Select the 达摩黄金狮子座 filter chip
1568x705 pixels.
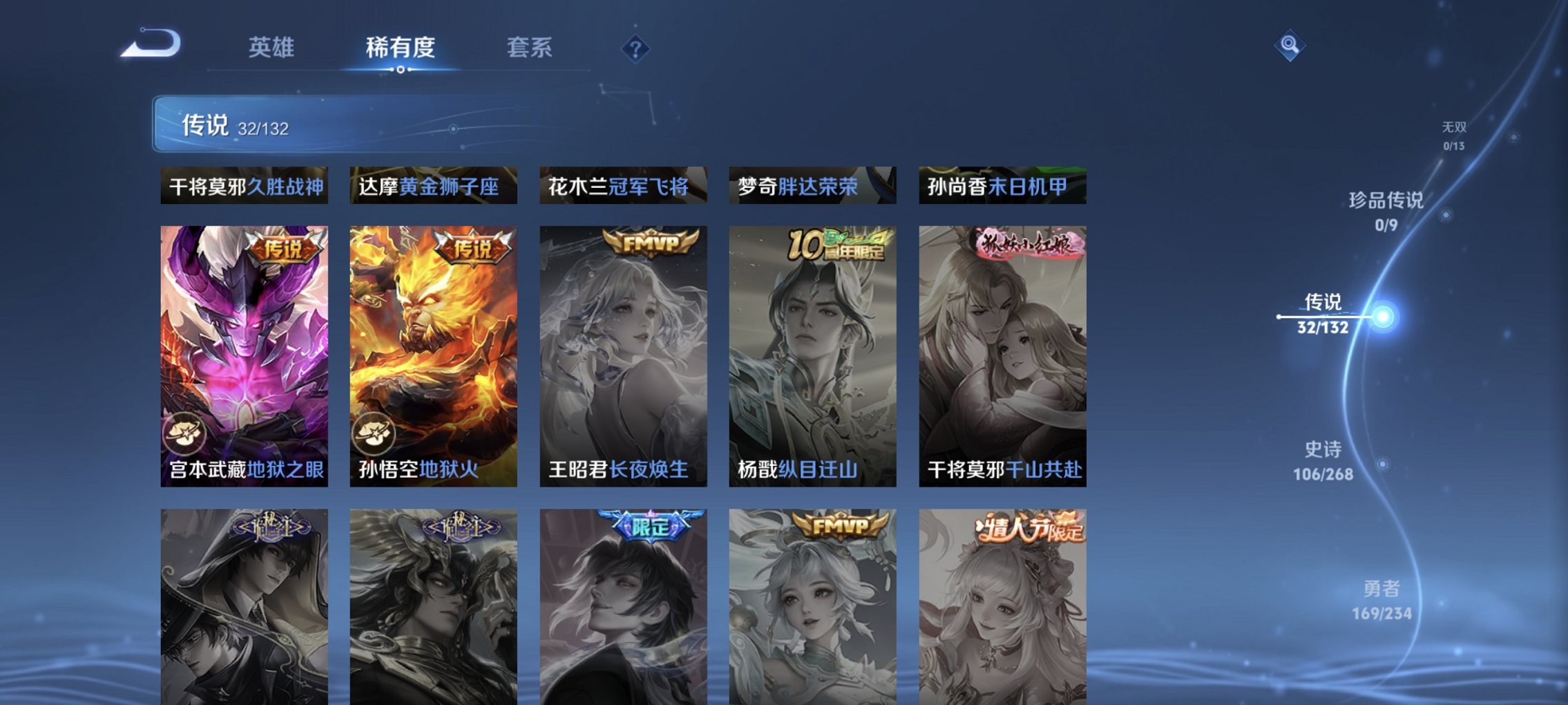(x=434, y=185)
